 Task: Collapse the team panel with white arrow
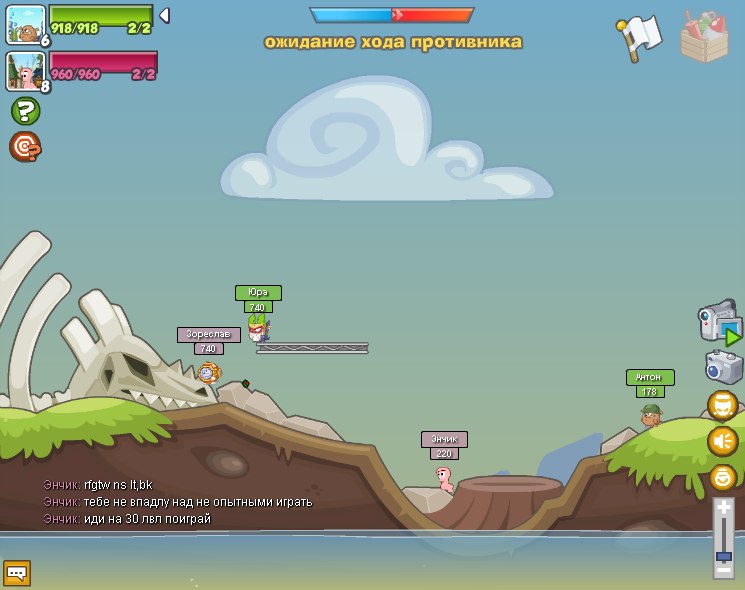[x=164, y=15]
